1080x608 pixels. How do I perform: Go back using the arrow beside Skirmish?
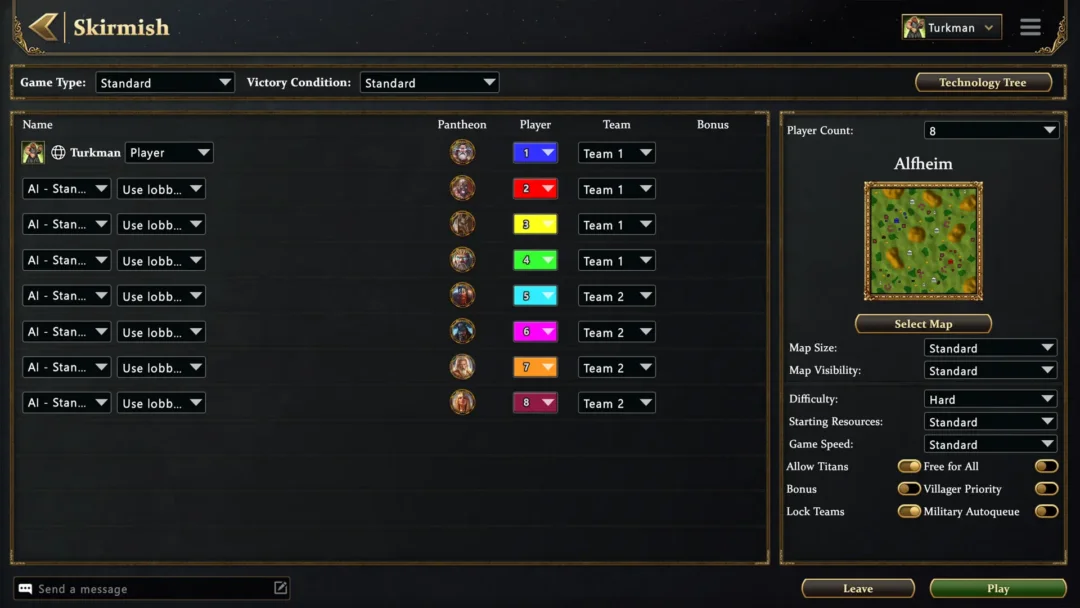42,27
